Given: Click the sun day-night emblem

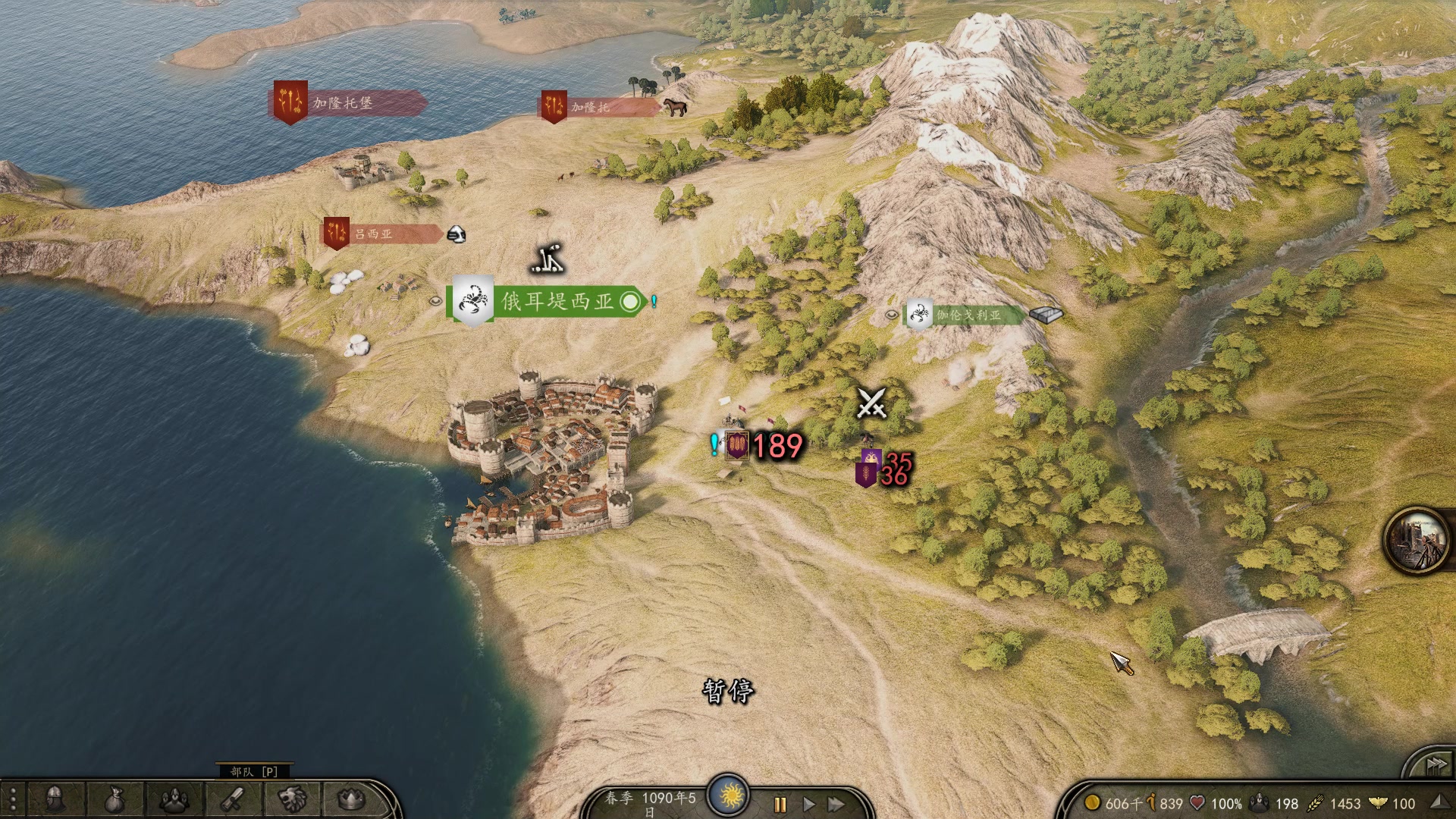Looking at the screenshot, I should point(730,795).
